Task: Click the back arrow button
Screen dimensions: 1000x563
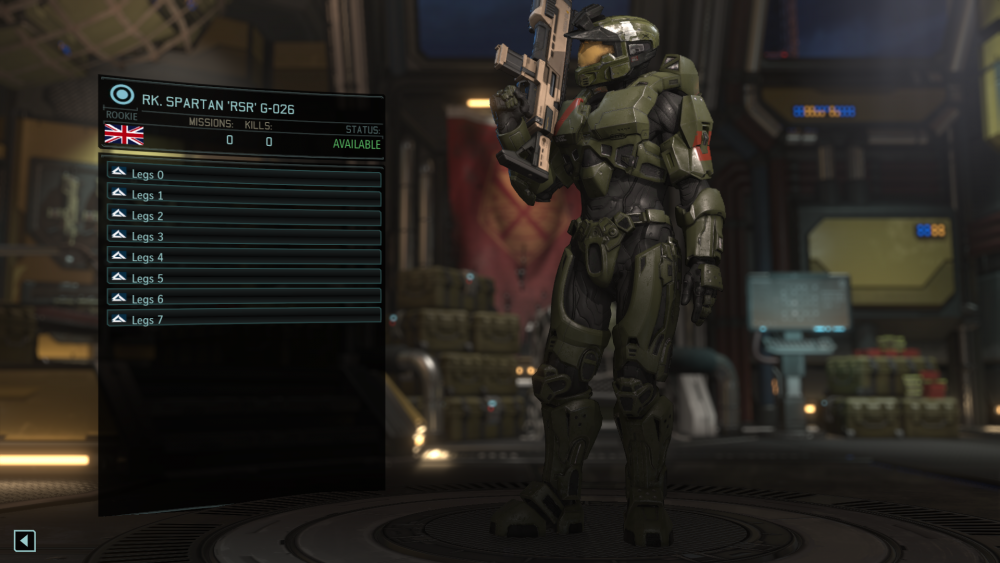Action: point(25,541)
